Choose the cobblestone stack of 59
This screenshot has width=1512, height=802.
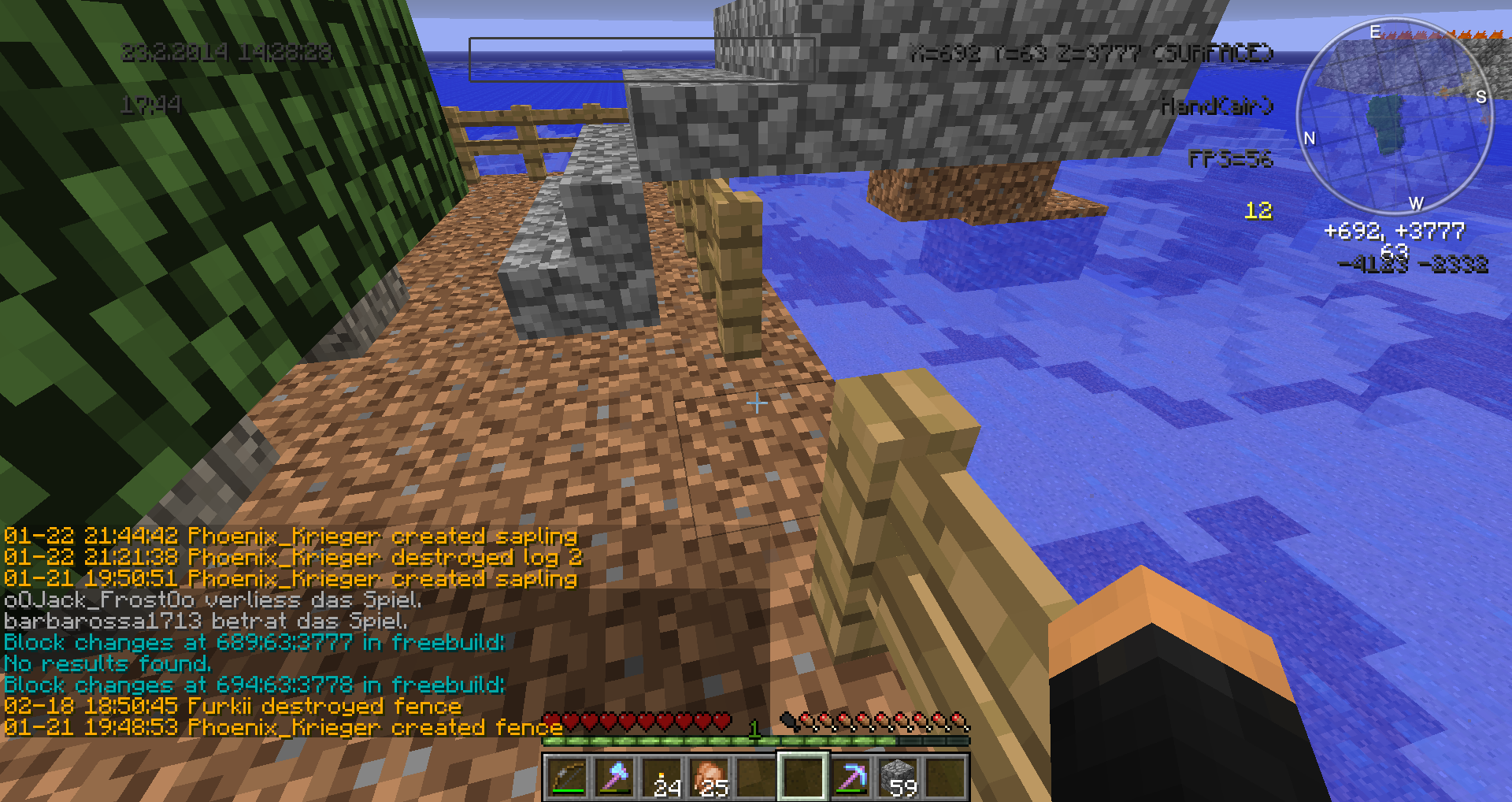coord(899,777)
